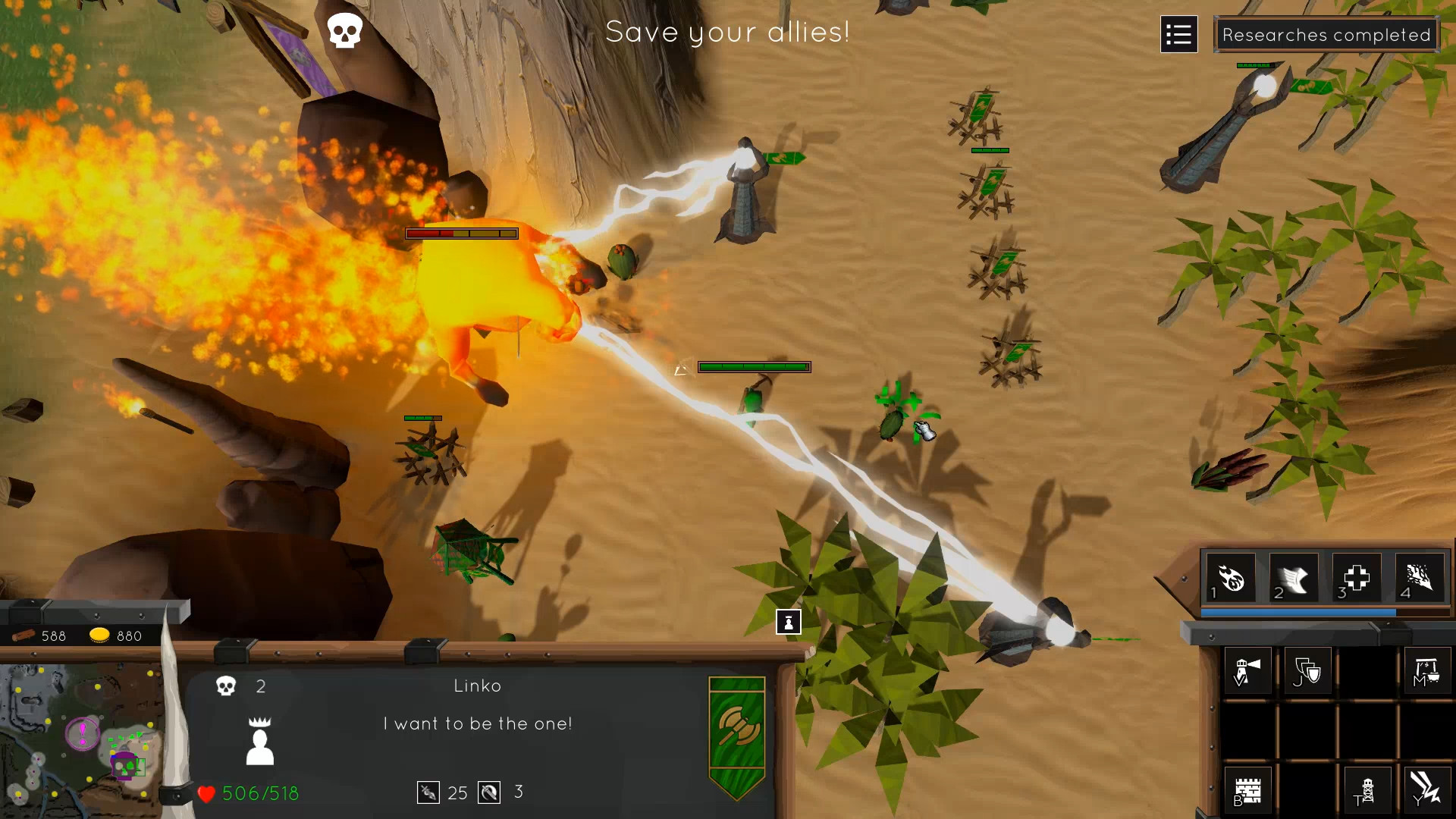This screenshot has height=819, width=1456.
Task: Select the lightning strike option (Y)
Action: tap(1428, 790)
